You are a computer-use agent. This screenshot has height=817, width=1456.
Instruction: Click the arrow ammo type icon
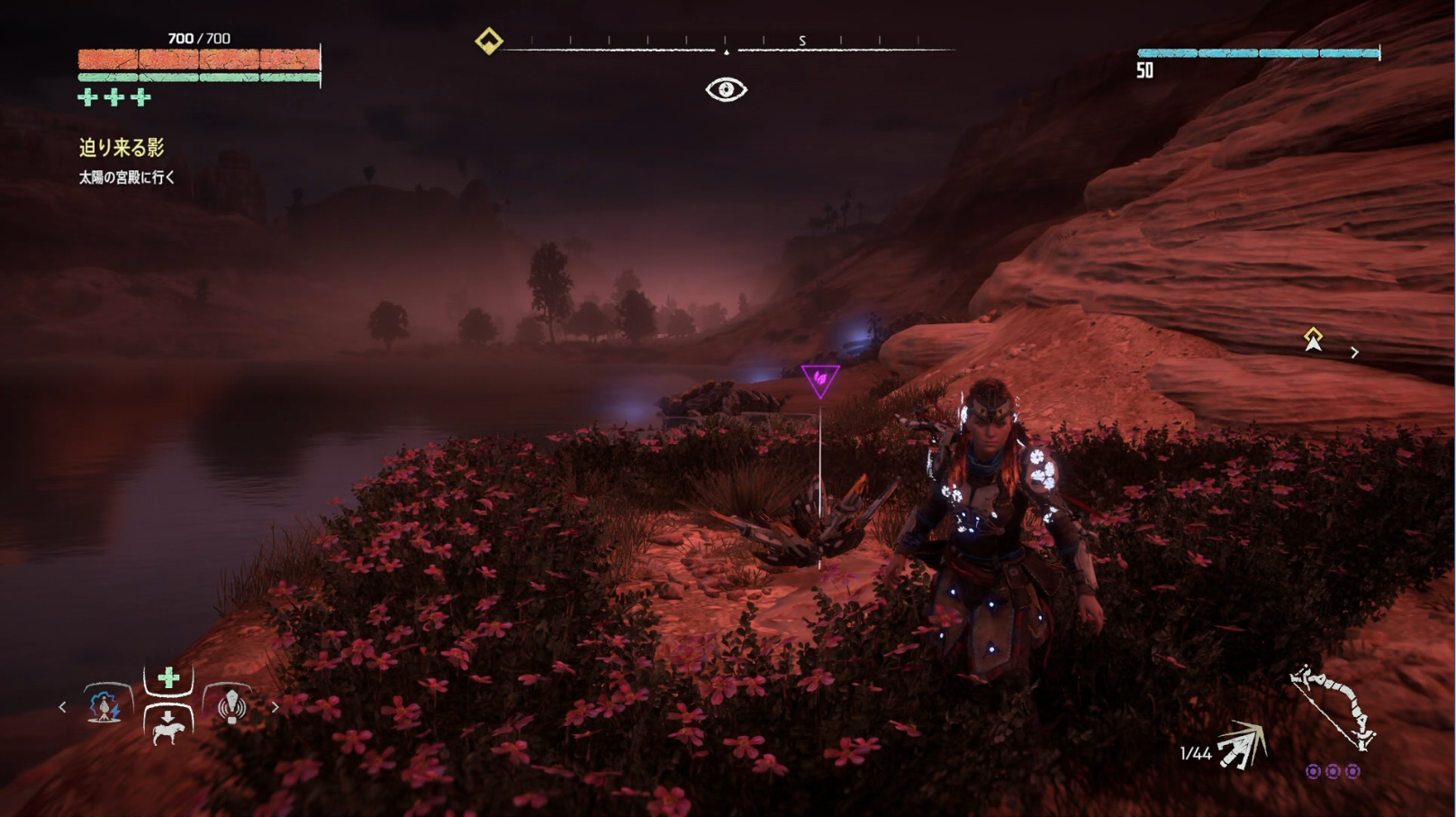click(1243, 747)
